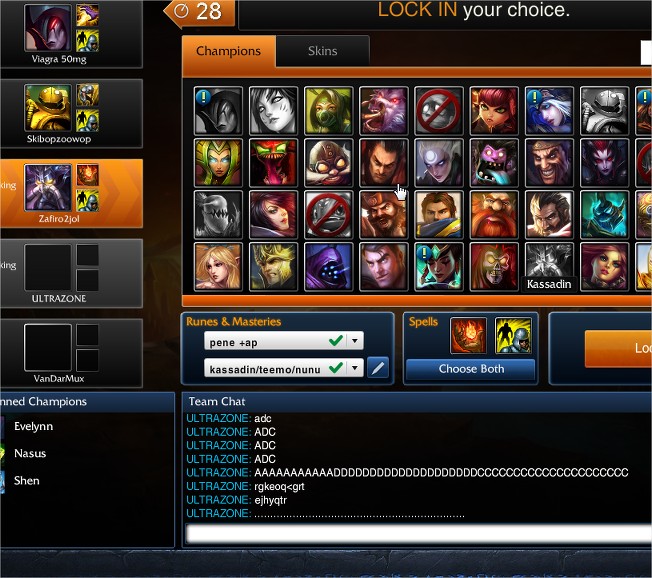Focus the Team Chat text input

point(418,534)
